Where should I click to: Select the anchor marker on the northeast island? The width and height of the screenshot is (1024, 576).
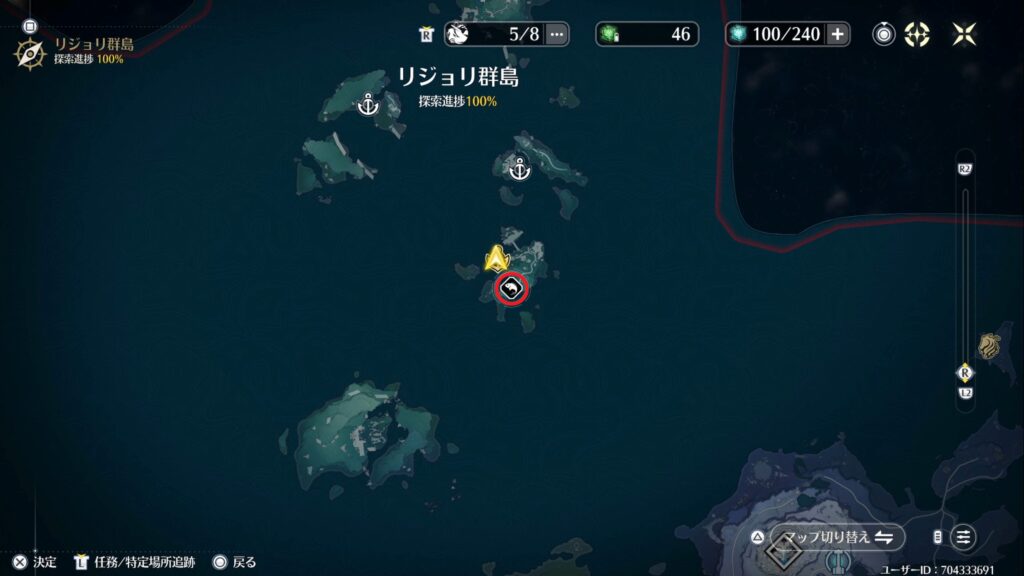[x=519, y=169]
